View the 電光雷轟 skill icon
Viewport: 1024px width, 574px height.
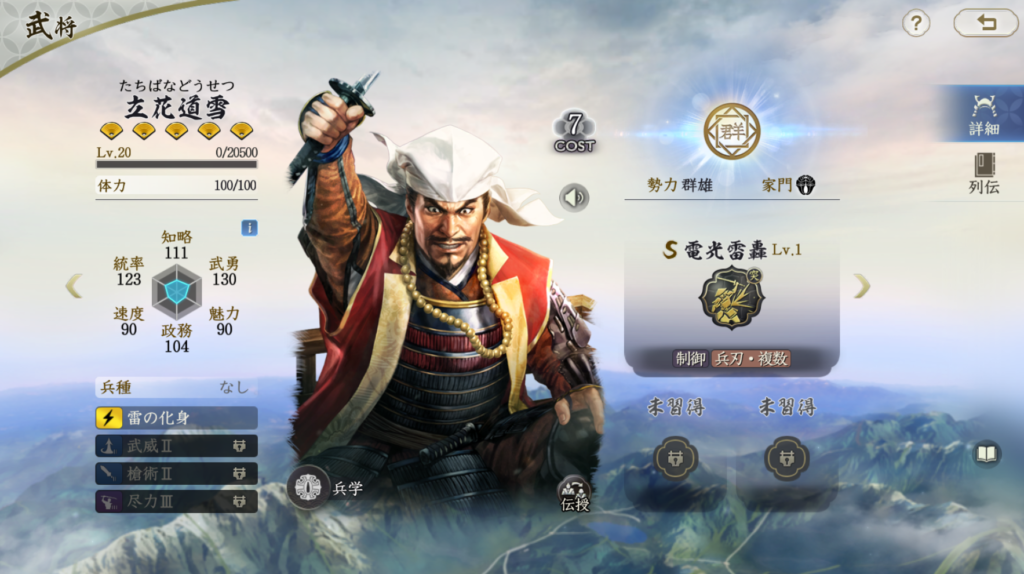click(731, 299)
